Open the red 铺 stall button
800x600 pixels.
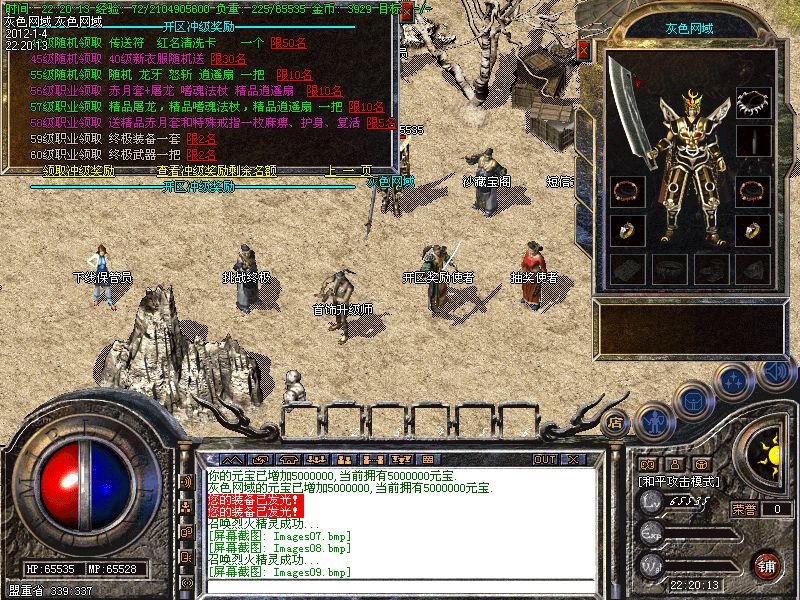click(x=767, y=565)
